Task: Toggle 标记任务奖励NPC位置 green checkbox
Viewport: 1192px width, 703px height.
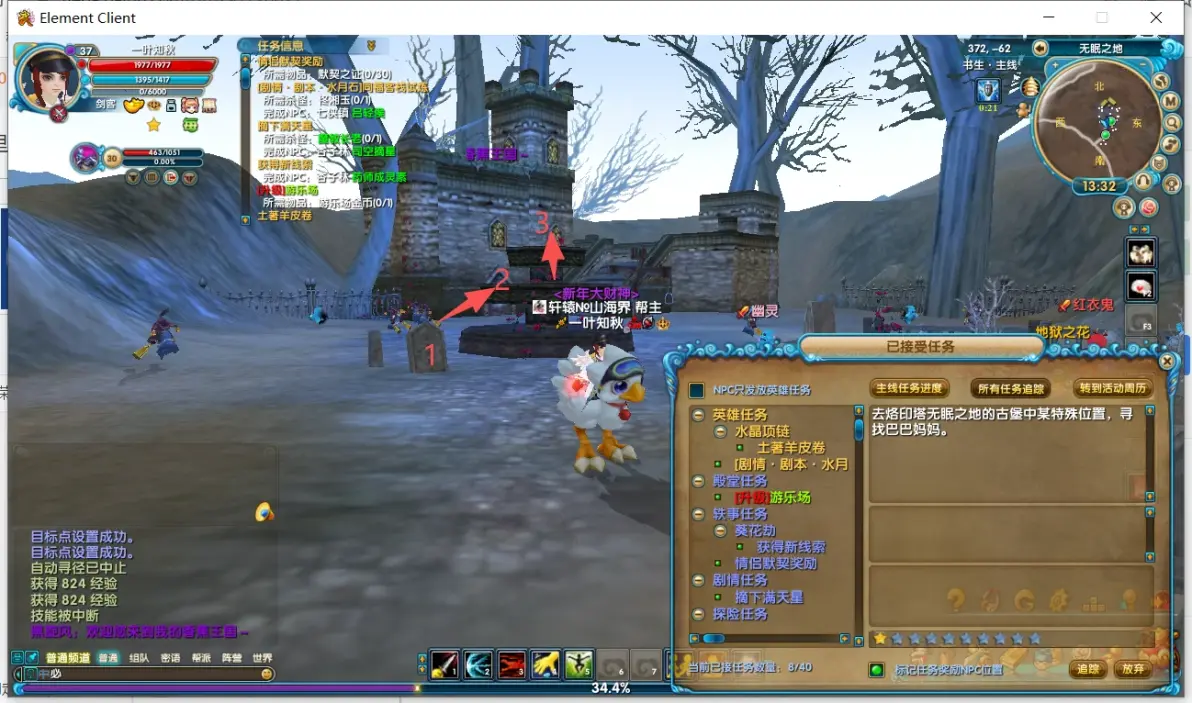Action: click(876, 670)
